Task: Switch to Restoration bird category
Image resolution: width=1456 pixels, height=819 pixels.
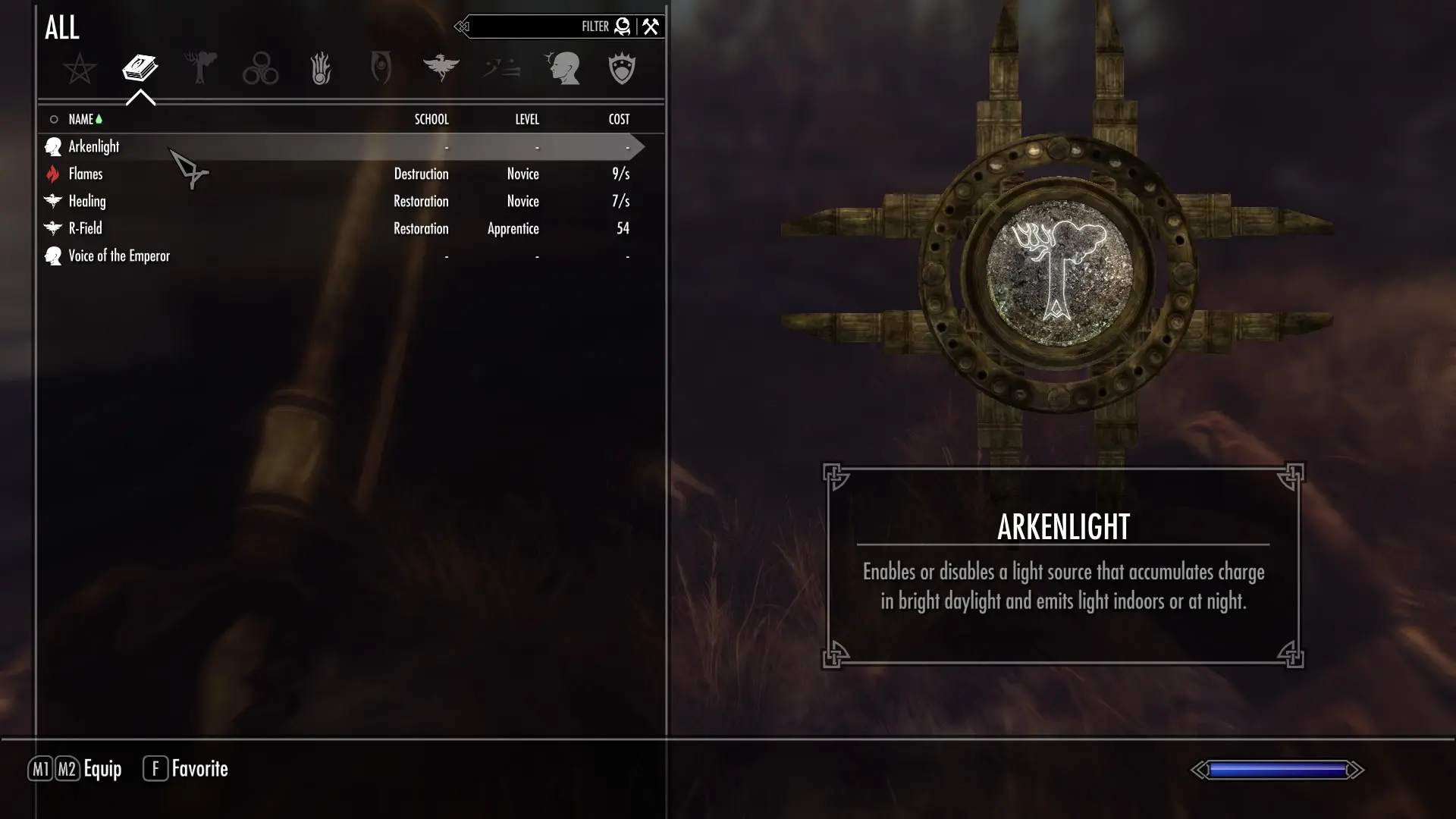Action: click(x=441, y=68)
